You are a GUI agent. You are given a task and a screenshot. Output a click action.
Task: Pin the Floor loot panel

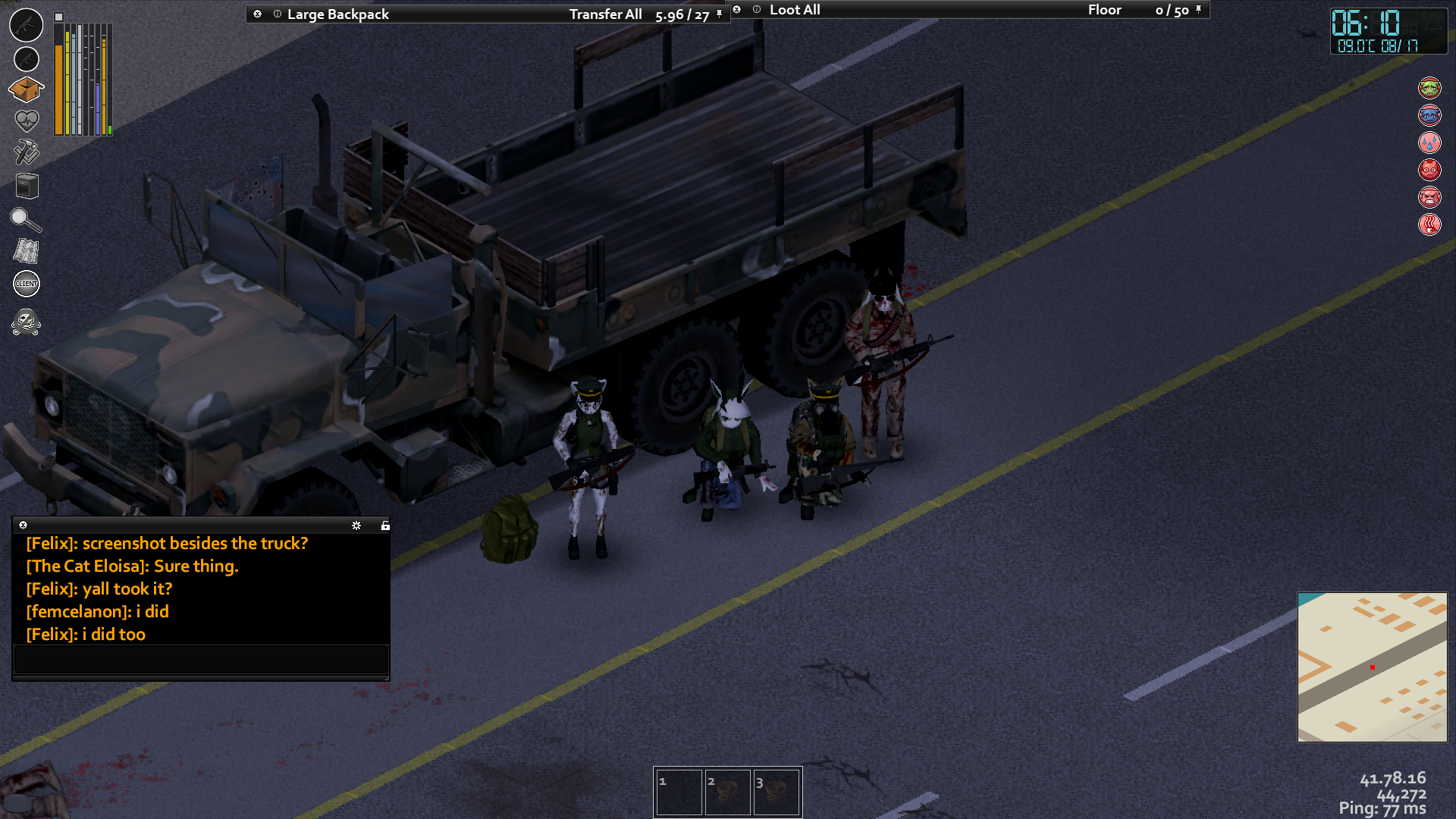1198,10
